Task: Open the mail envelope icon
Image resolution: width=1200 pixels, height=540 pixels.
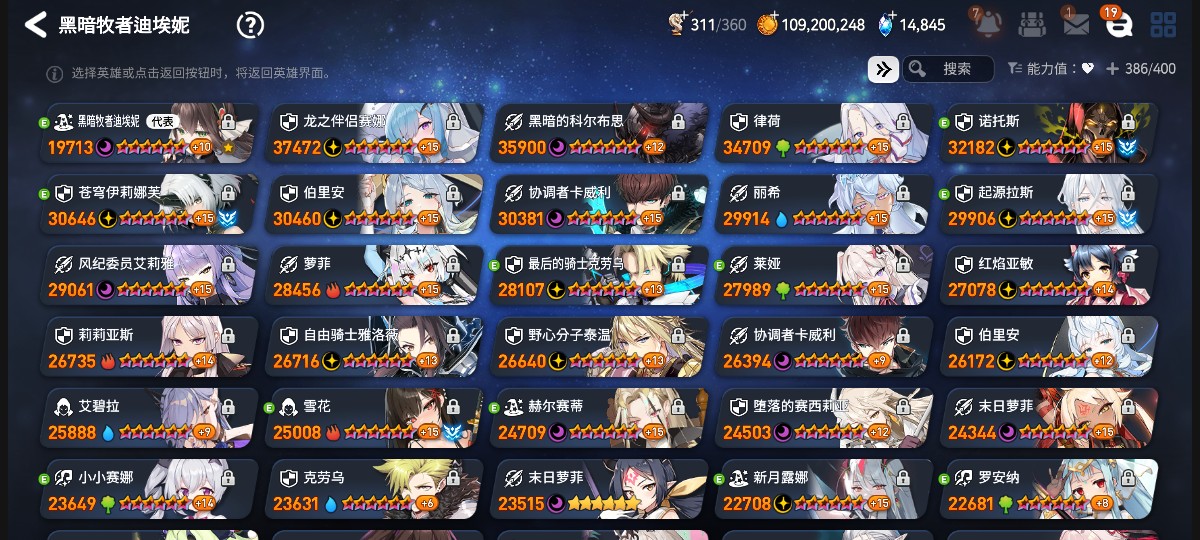Action: [1075, 24]
